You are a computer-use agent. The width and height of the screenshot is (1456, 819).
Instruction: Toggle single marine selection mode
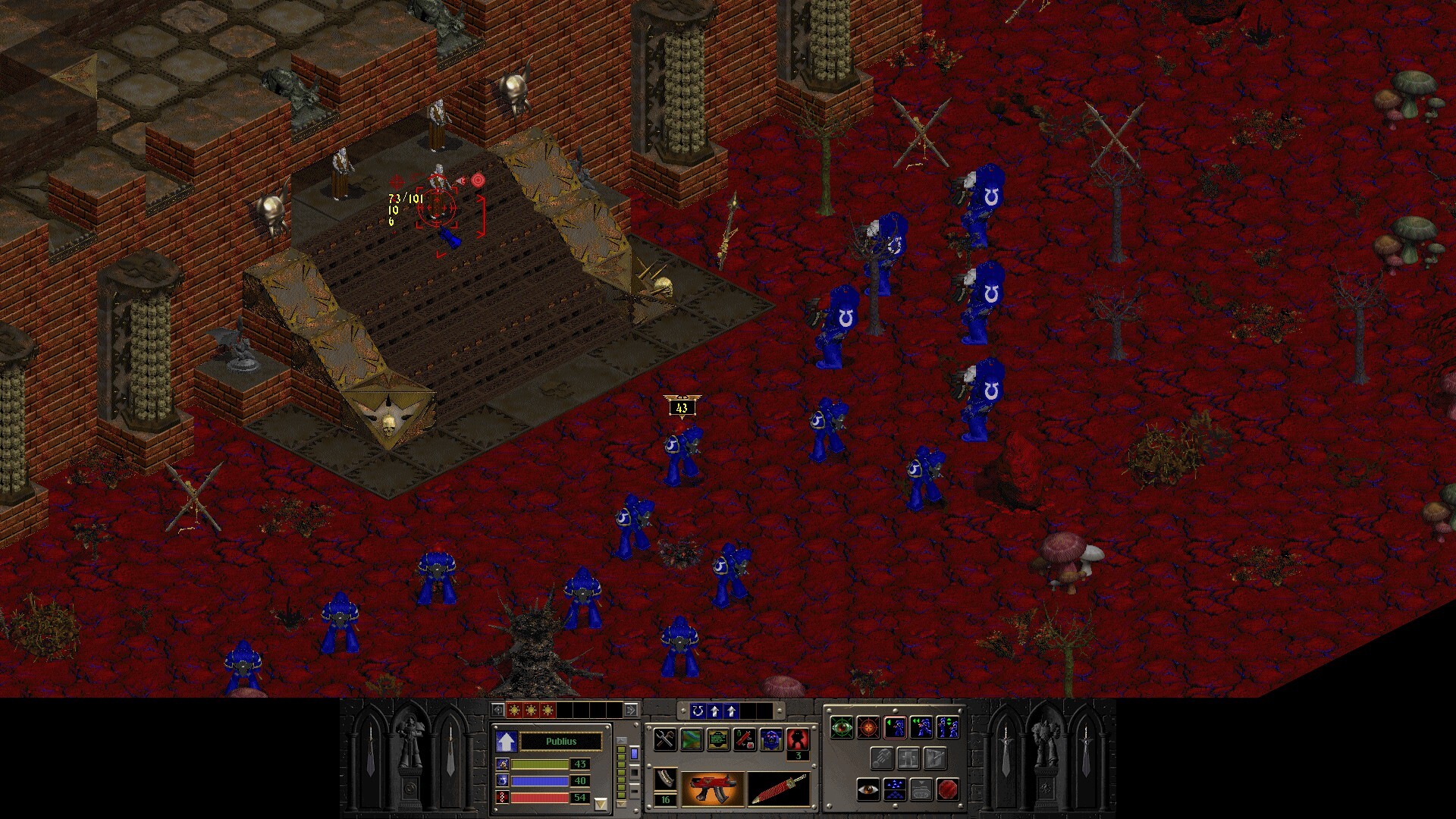895,727
